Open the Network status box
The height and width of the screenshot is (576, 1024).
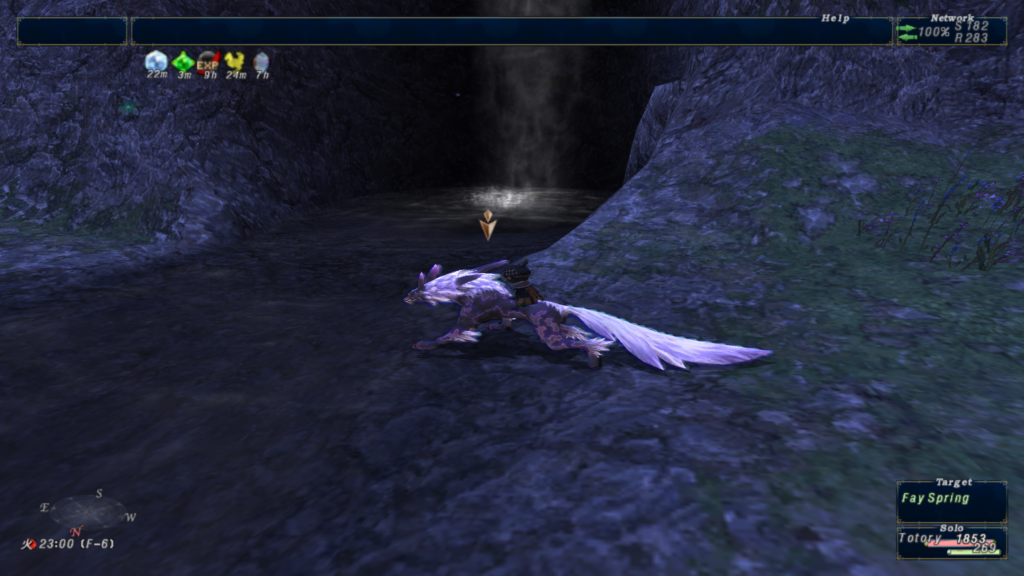click(951, 31)
